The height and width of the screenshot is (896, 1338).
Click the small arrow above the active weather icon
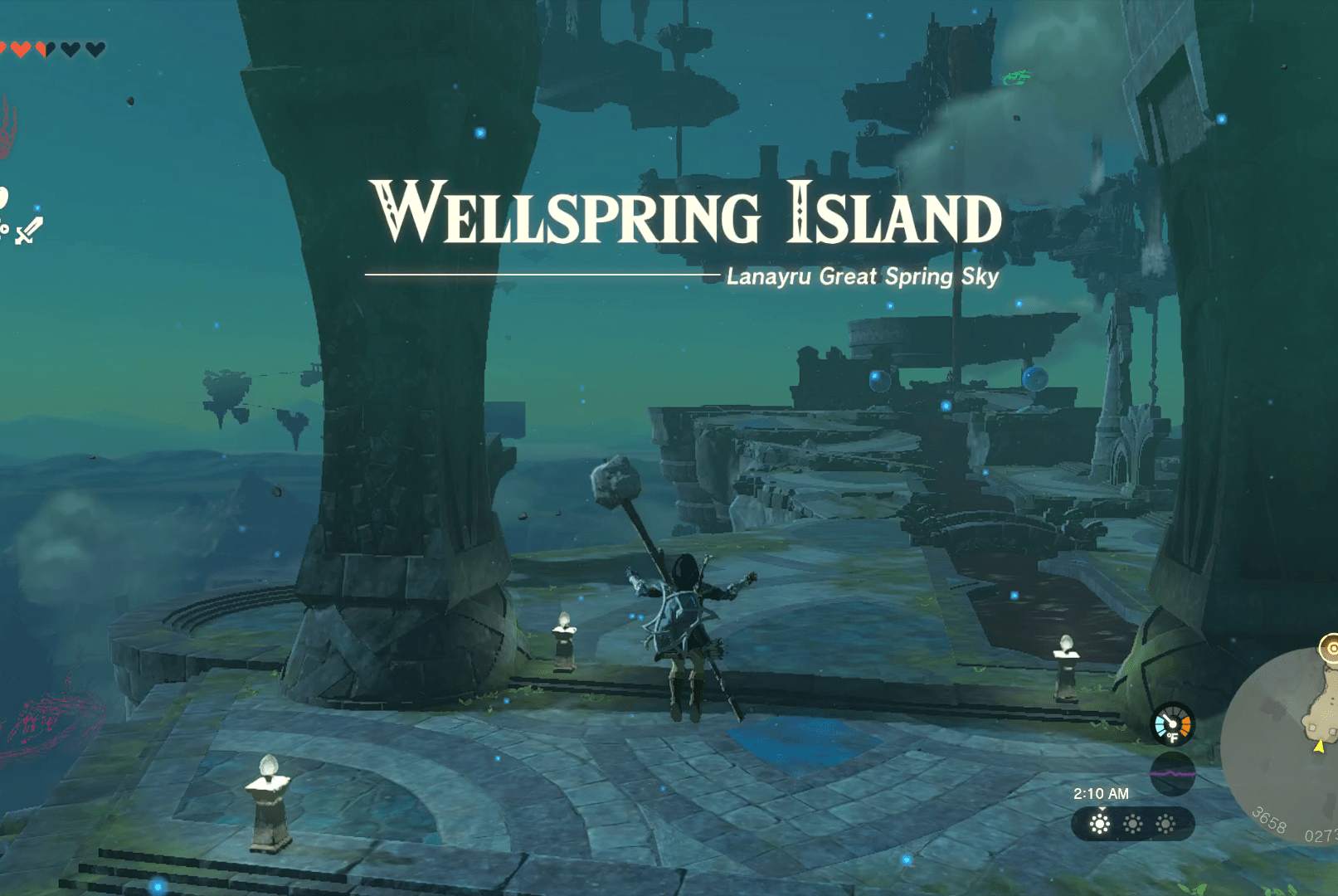coord(1101,809)
